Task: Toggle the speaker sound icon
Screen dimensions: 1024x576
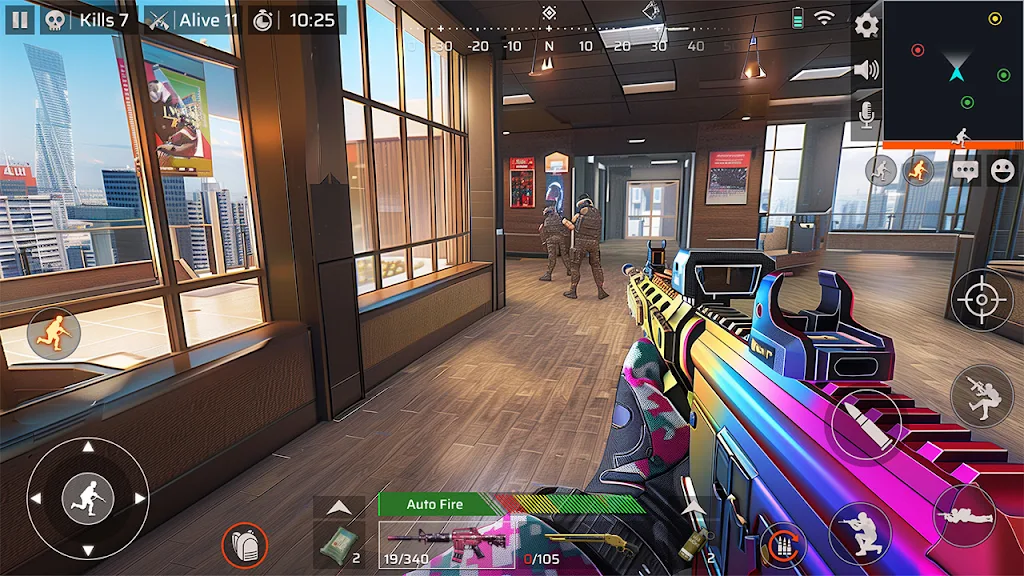Action: 866,70
